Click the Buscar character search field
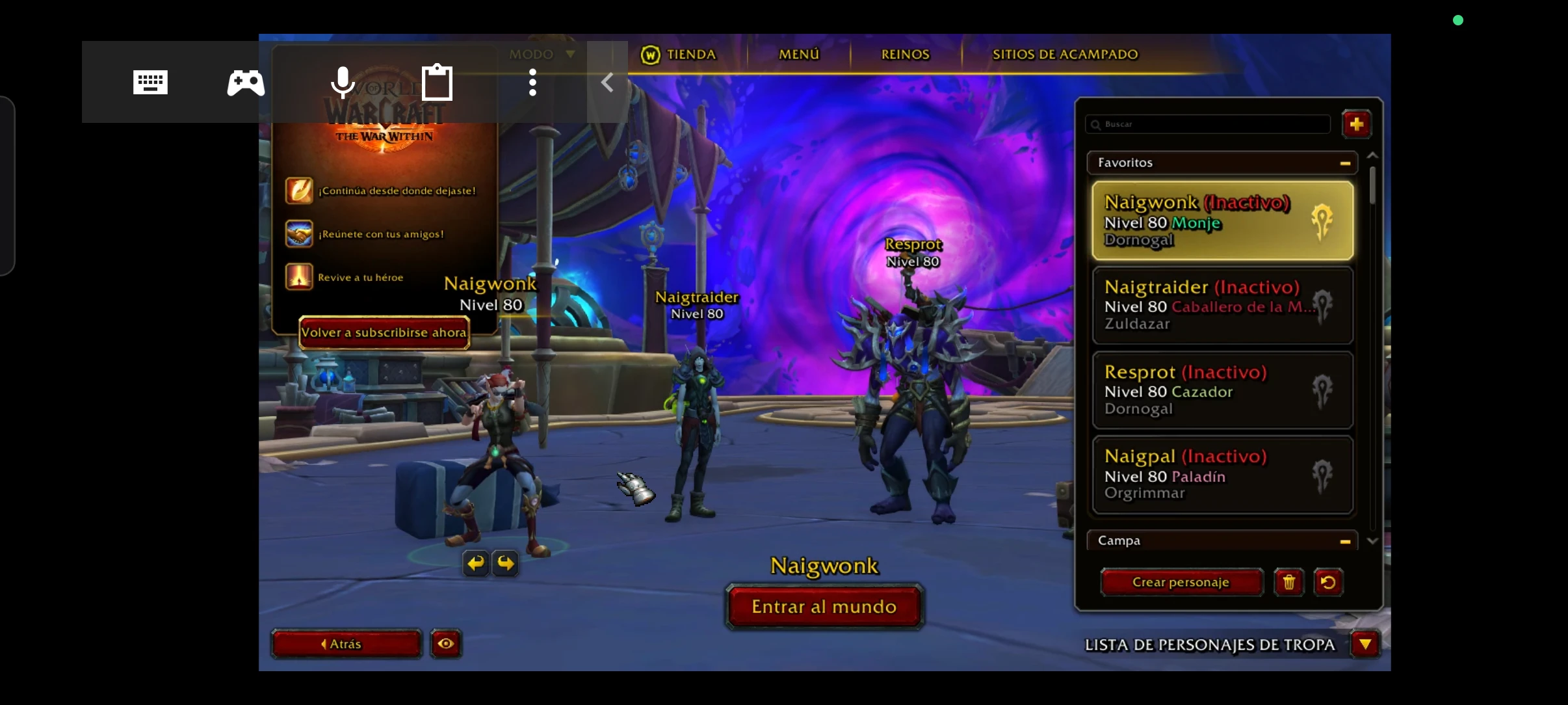The image size is (1568, 705). [x=1209, y=124]
